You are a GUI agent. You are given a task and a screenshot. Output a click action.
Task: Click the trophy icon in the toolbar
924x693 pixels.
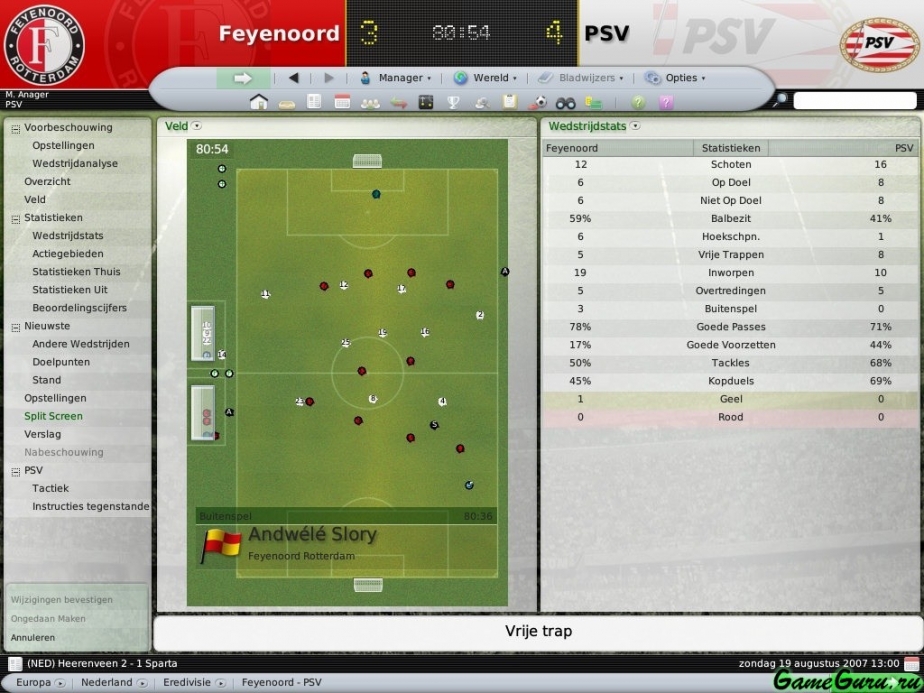pos(453,102)
